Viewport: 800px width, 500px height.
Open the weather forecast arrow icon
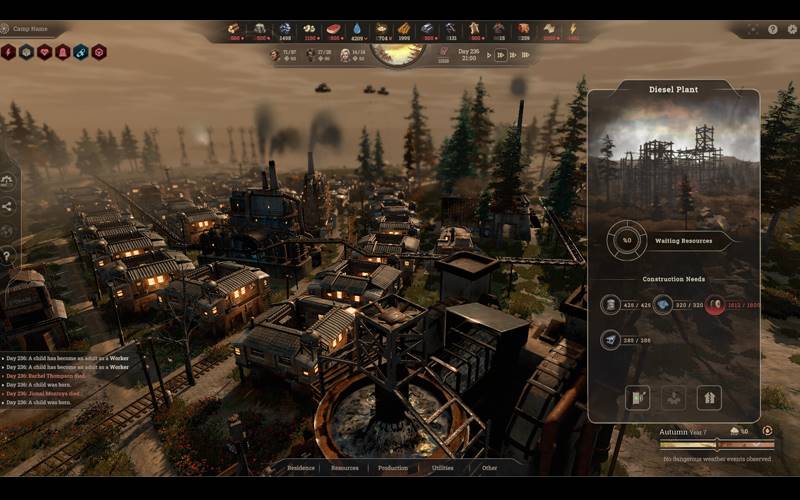click(x=767, y=431)
